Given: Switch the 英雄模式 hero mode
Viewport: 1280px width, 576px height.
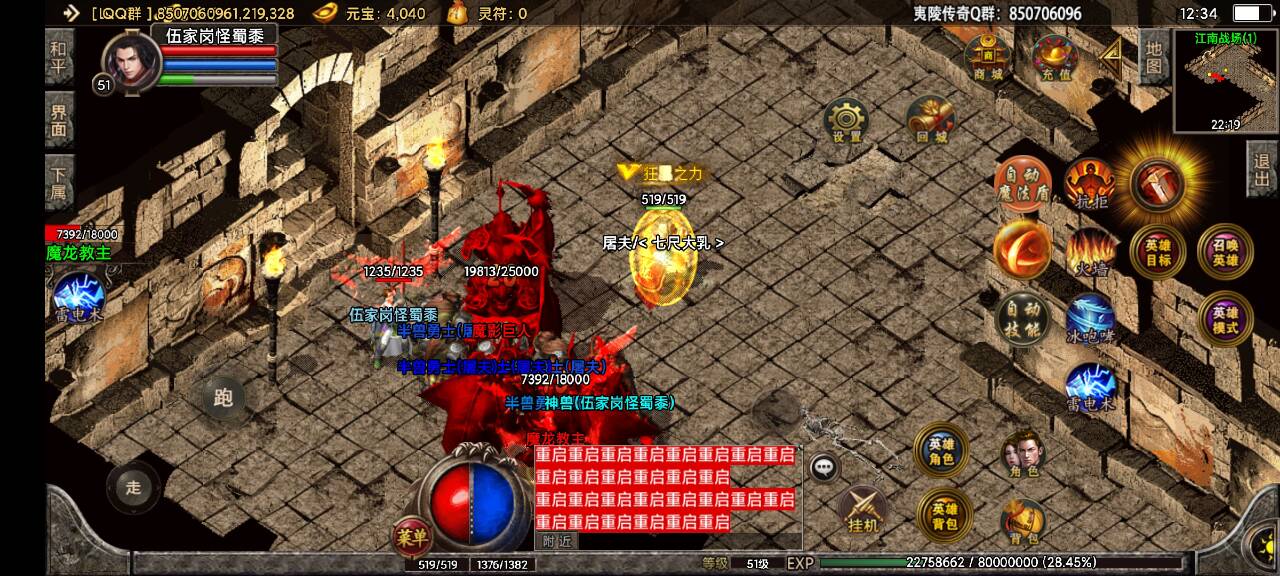Looking at the screenshot, I should point(1224,319).
